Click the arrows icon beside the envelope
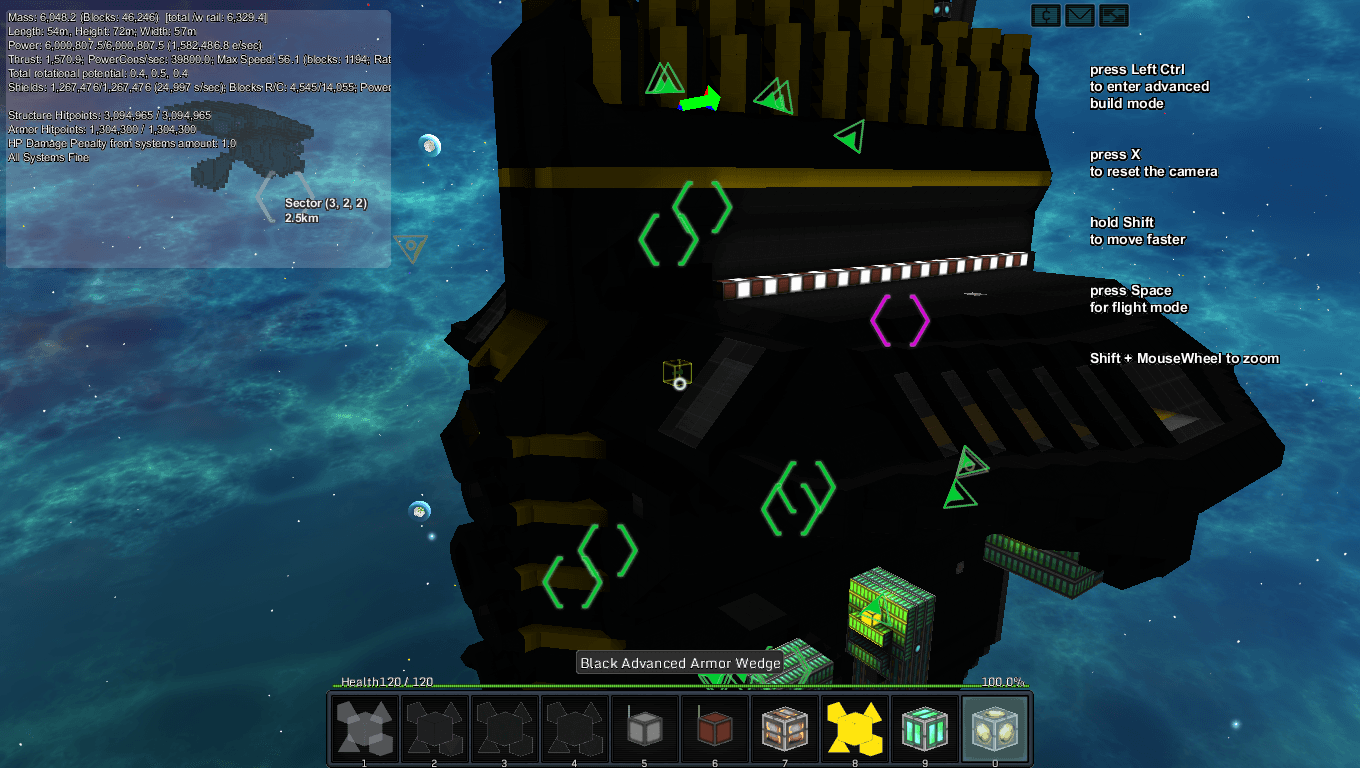The image size is (1360, 768). [x=1113, y=15]
